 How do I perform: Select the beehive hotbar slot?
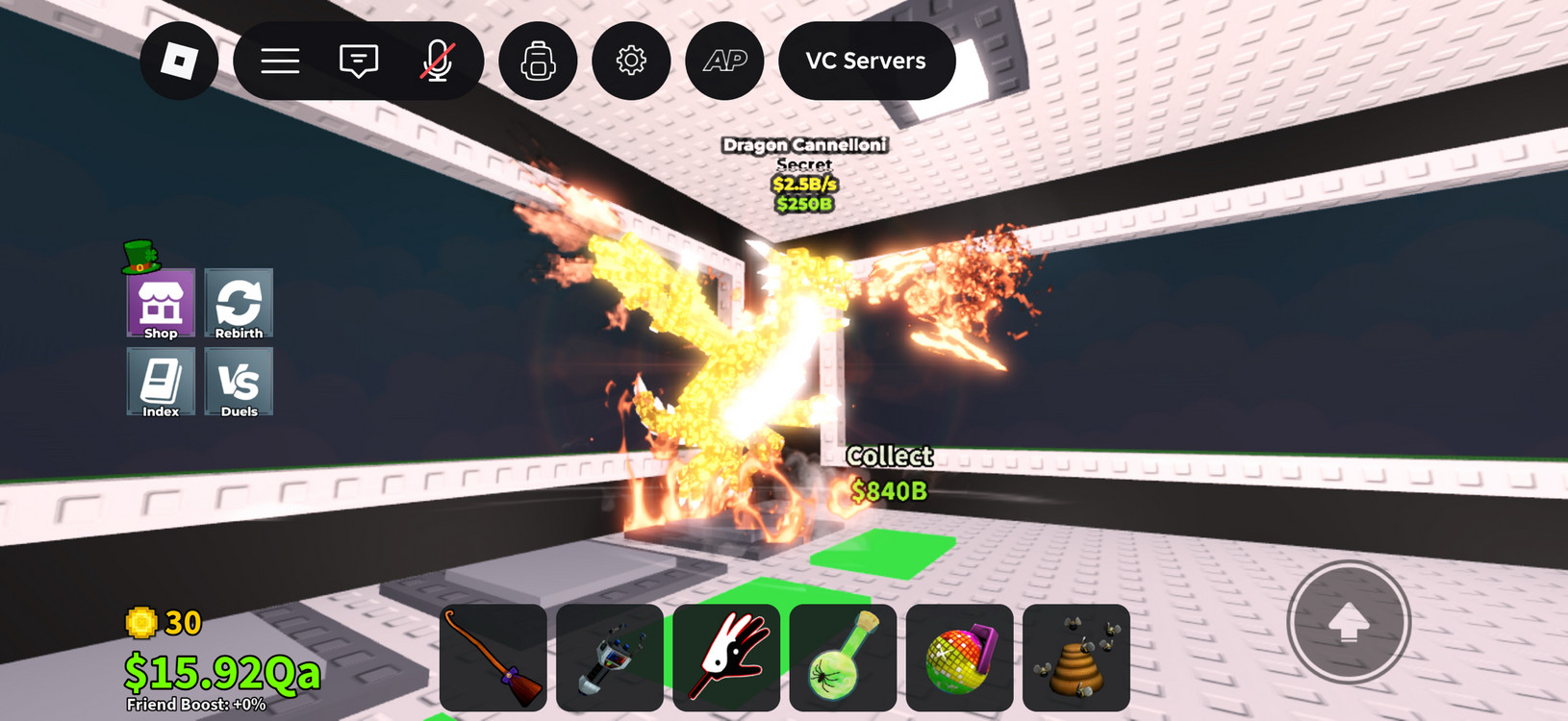[1075, 658]
